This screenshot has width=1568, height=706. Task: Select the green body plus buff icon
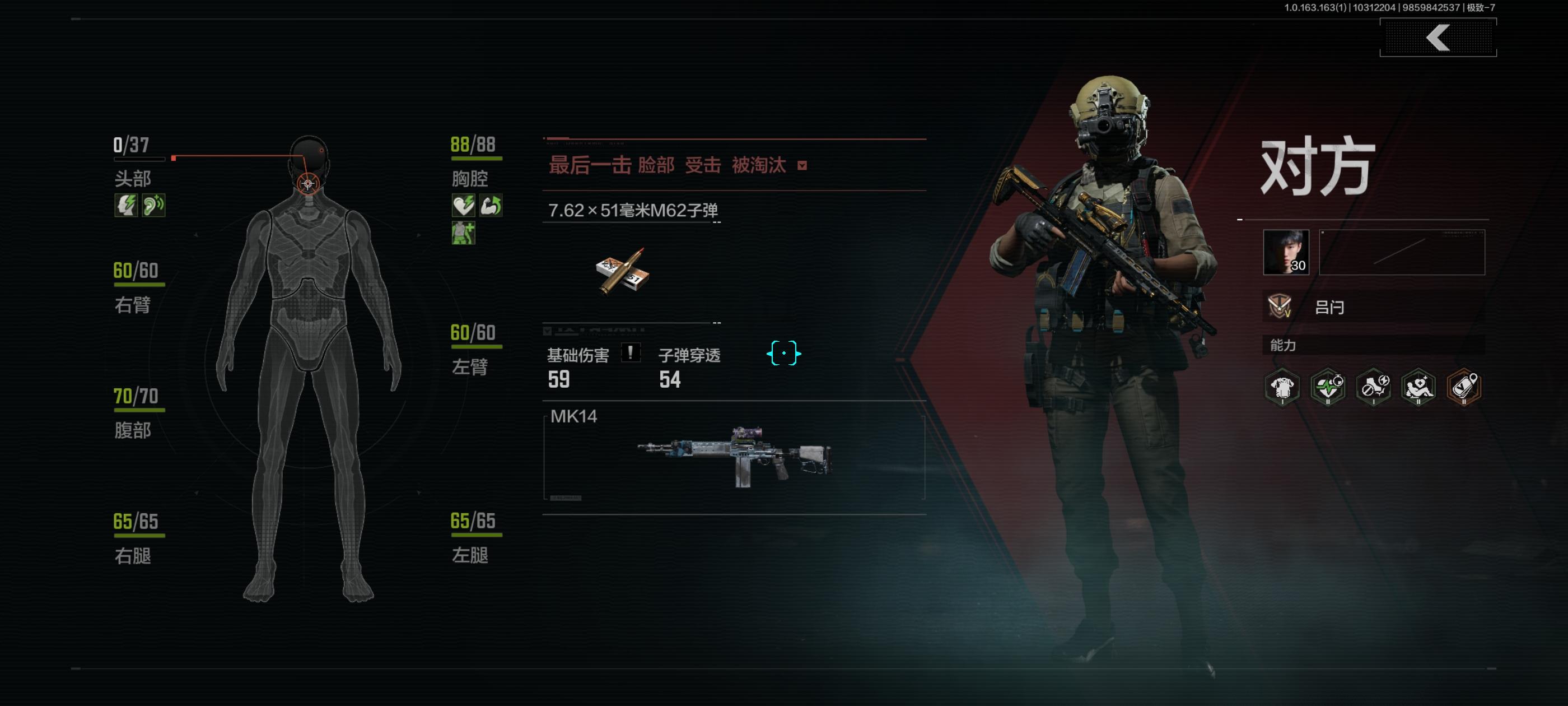(x=463, y=233)
